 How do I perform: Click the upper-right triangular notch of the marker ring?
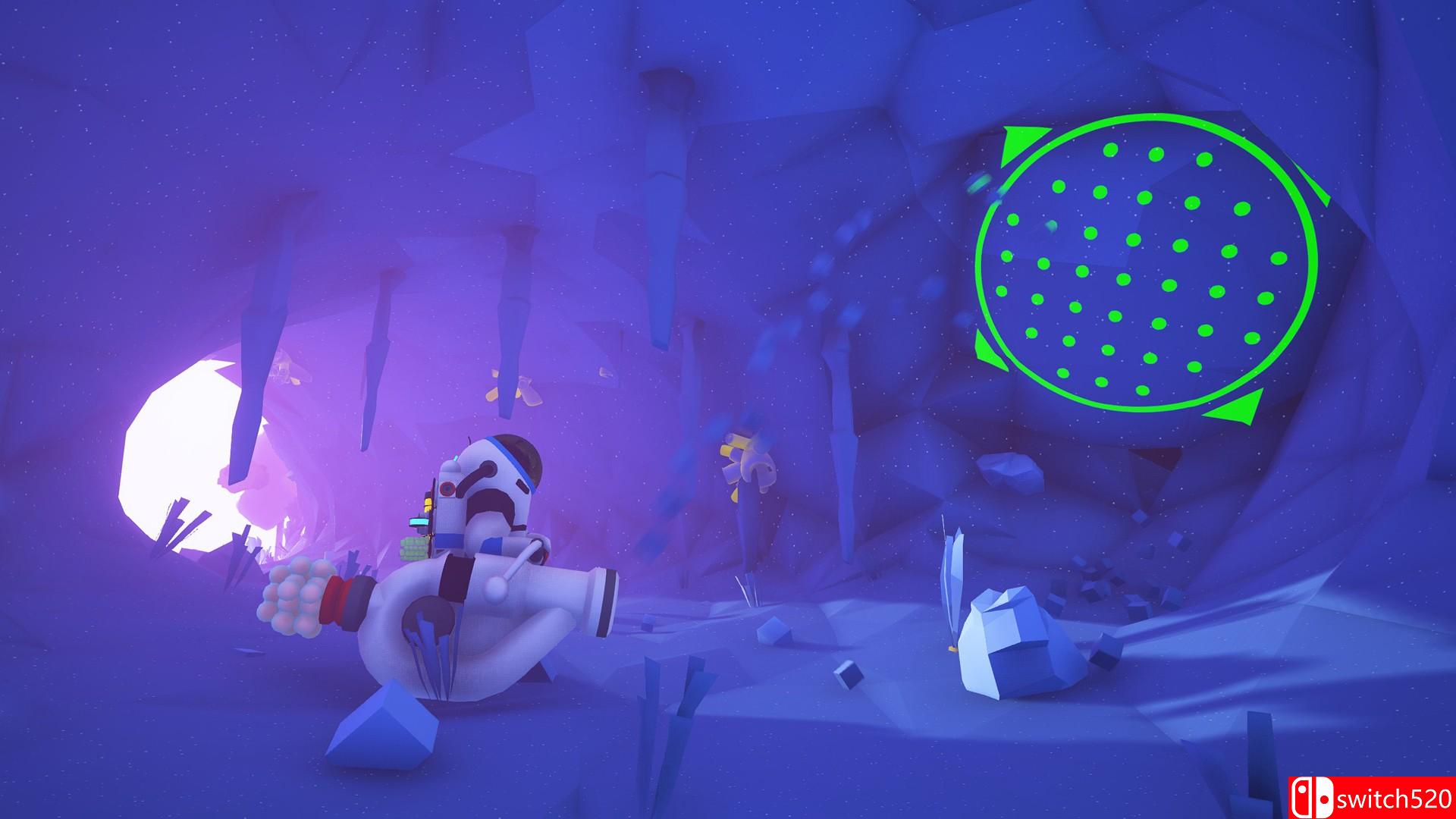(x=1314, y=186)
